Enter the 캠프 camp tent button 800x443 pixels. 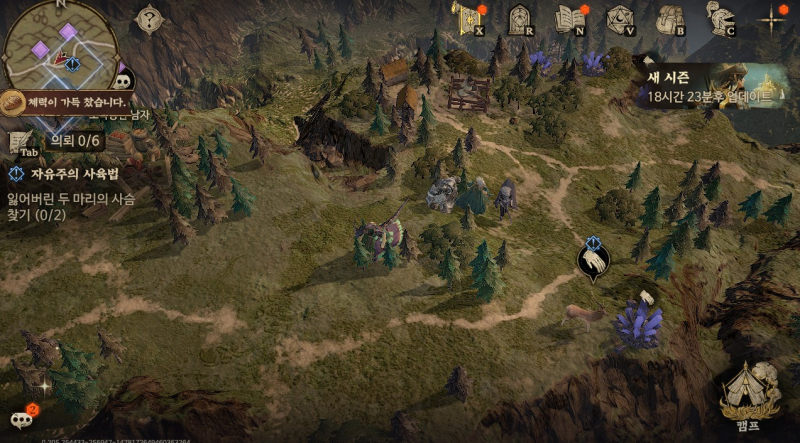coord(750,390)
